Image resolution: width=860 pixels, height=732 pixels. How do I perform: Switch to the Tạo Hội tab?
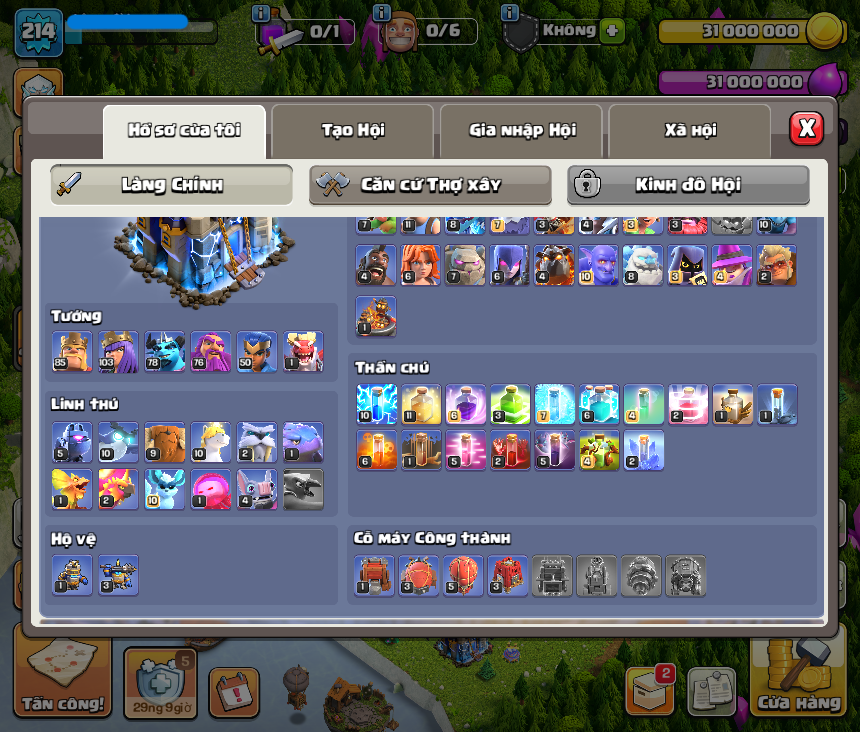[x=352, y=130]
